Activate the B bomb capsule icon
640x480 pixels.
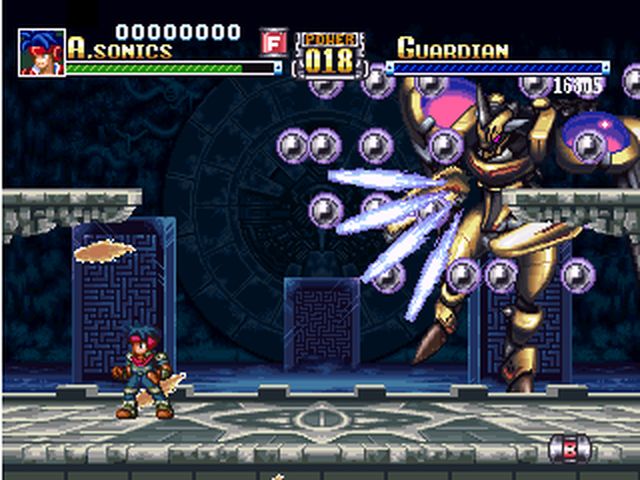[x=571, y=448]
